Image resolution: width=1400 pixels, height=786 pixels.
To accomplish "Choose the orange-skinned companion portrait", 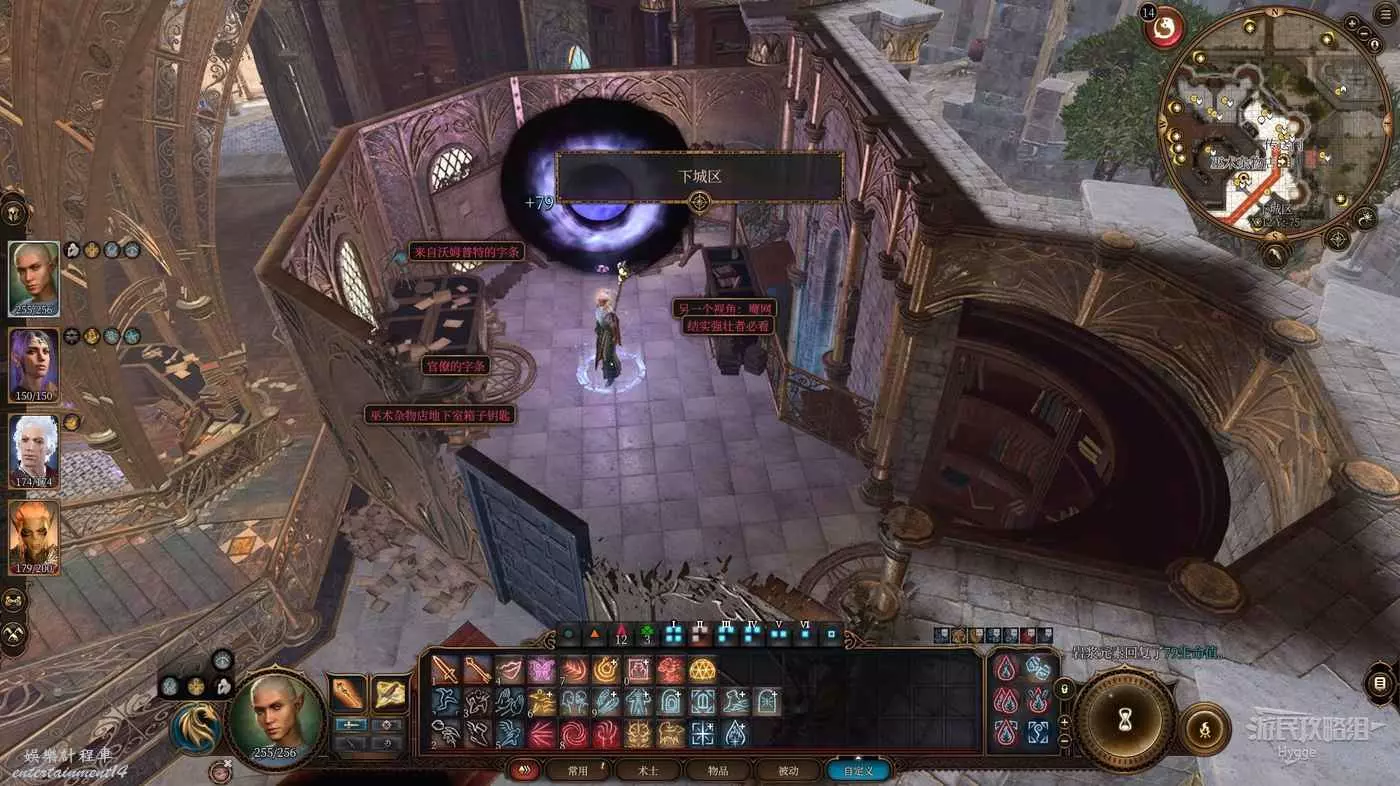I will (34, 536).
